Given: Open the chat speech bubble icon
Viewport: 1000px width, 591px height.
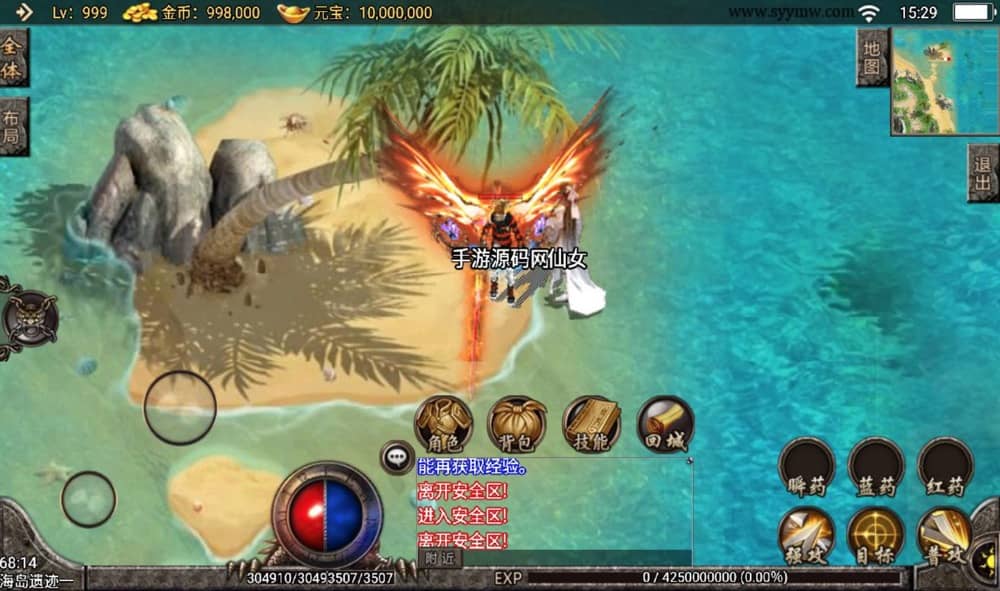Looking at the screenshot, I should point(397,457).
